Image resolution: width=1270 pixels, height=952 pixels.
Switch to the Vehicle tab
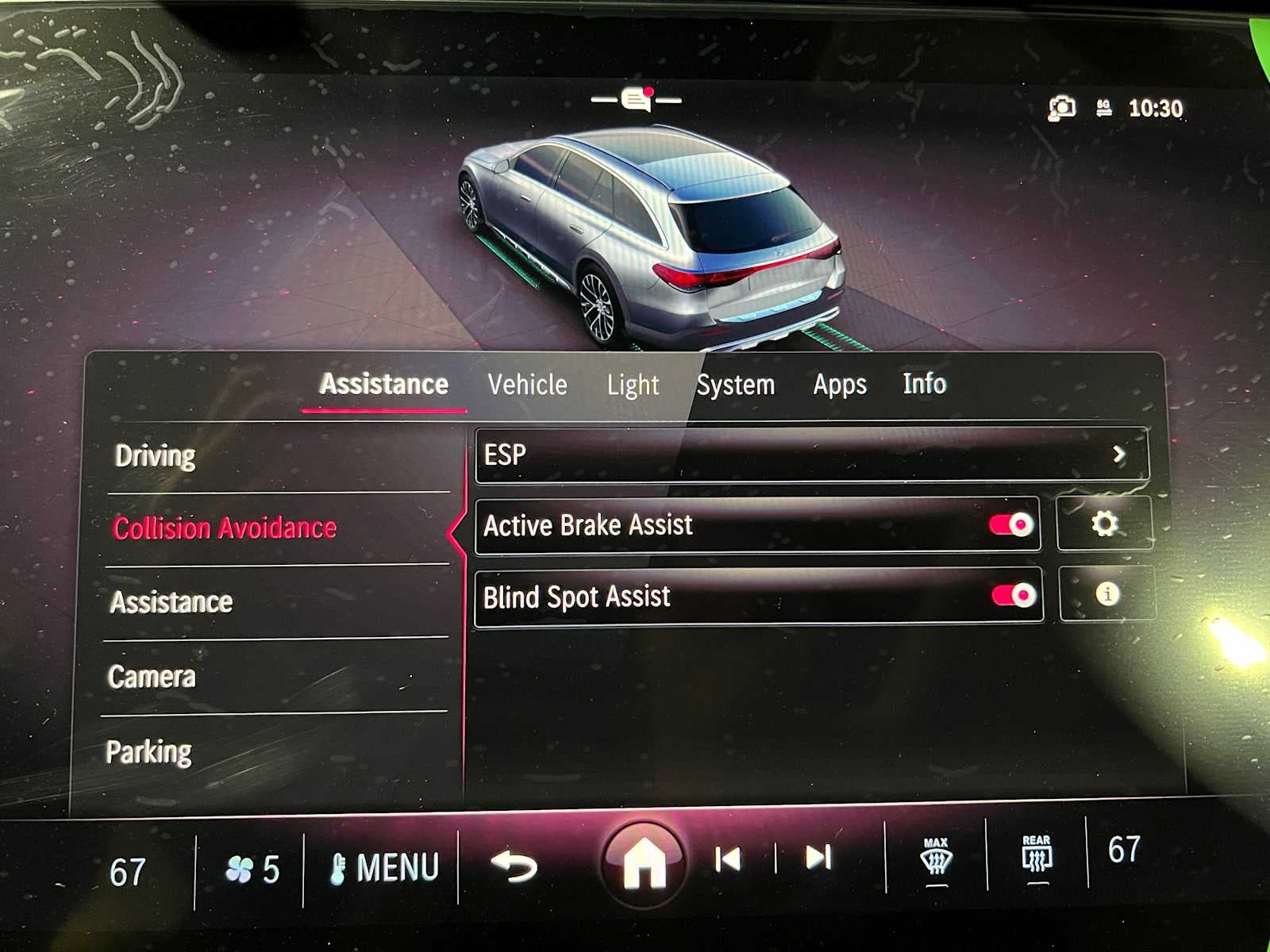(x=528, y=385)
